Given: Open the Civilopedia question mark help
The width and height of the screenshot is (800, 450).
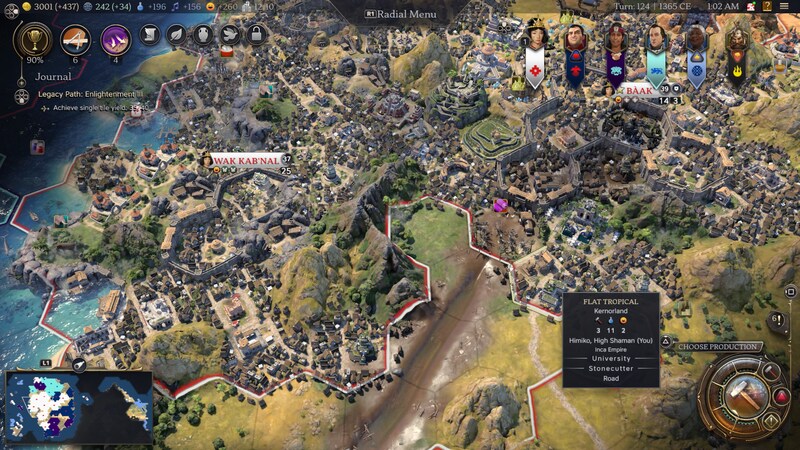Looking at the screenshot, I should click(x=765, y=6).
